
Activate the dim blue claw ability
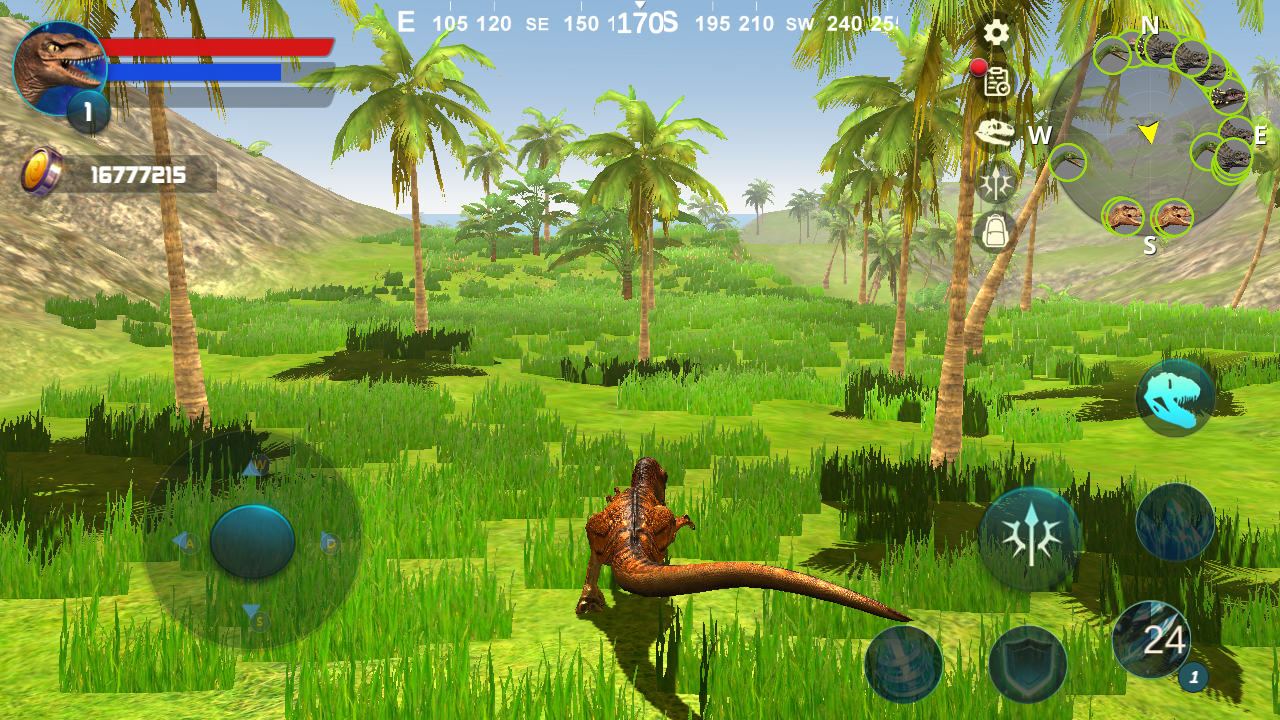1175,522
